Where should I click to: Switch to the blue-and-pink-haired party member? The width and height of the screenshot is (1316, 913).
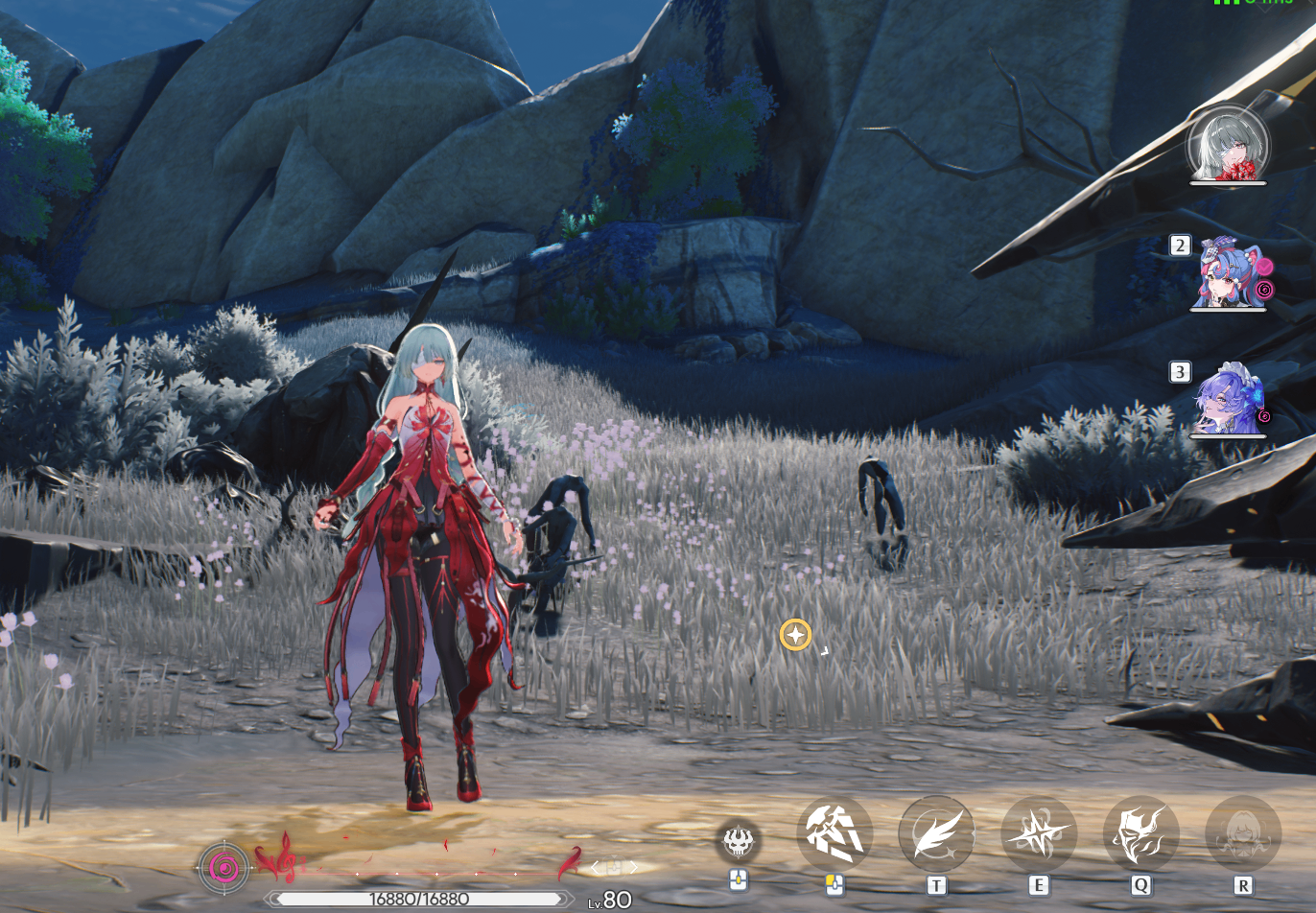click(1230, 275)
